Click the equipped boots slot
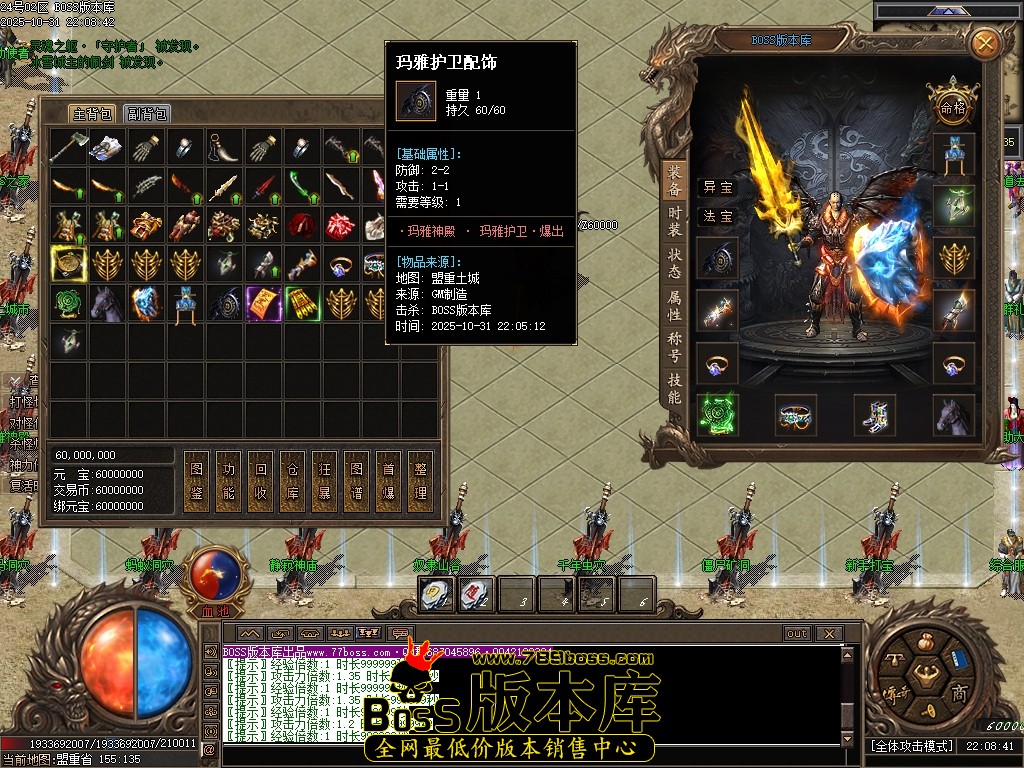The image size is (1024, 768). point(874,414)
